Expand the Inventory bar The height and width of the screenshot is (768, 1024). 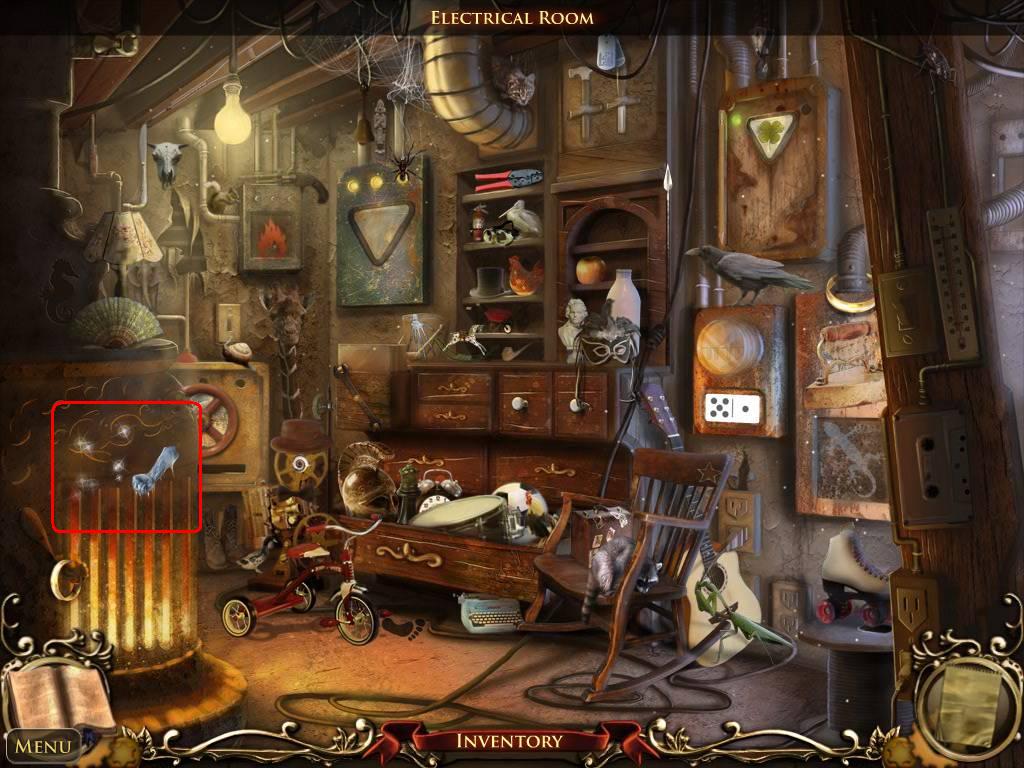click(x=509, y=741)
